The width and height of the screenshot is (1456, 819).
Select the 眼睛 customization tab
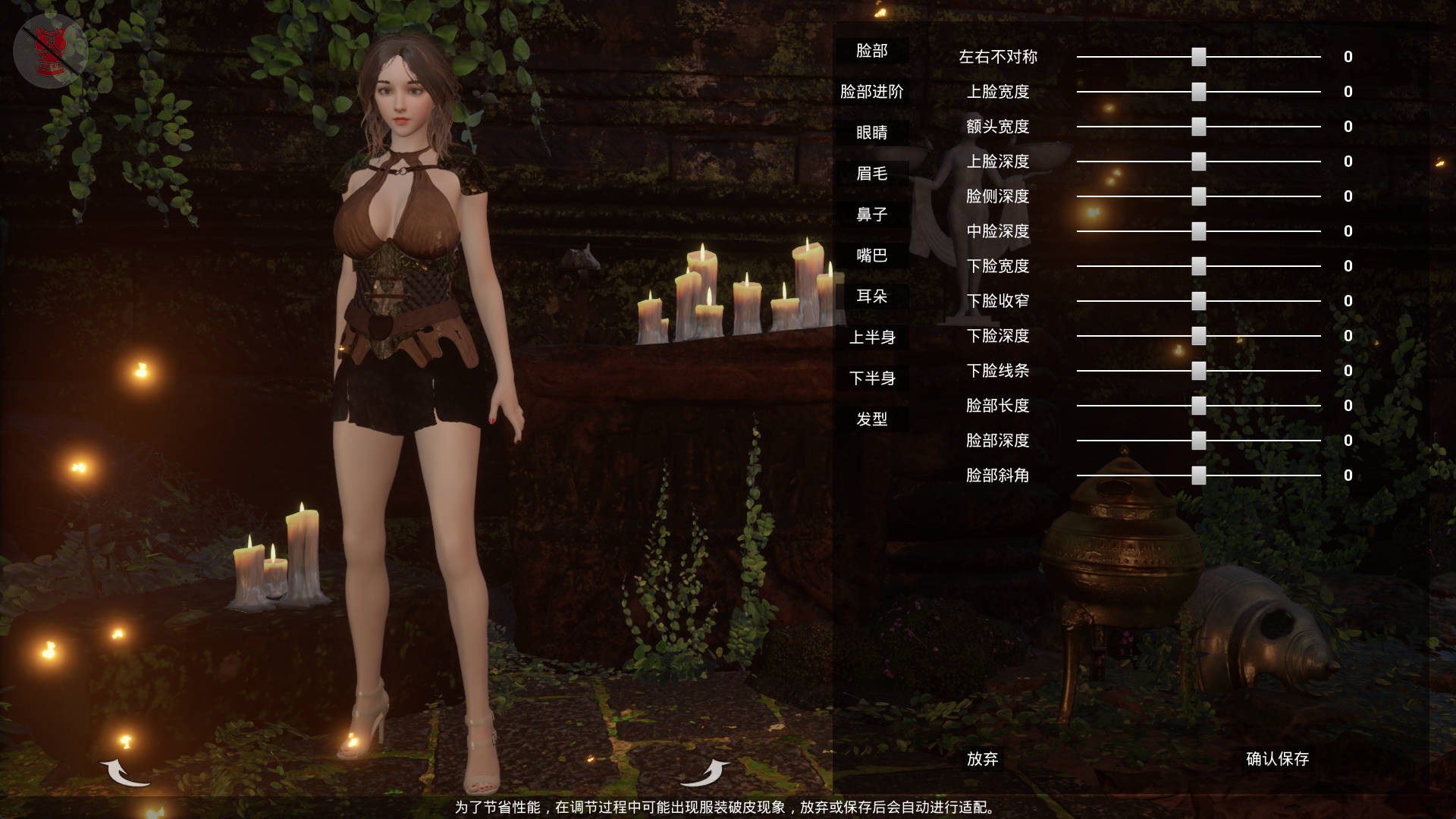tap(871, 133)
